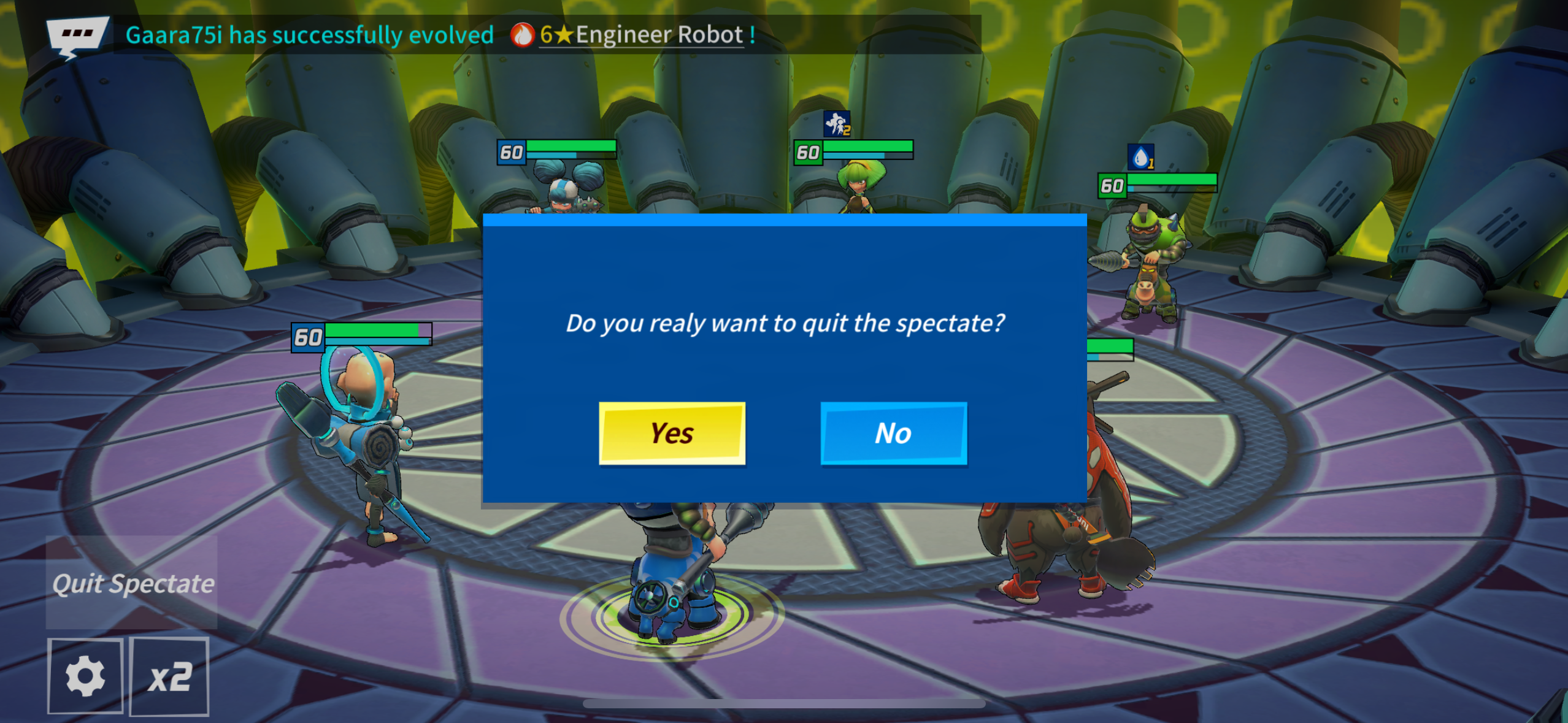Follow the 6-star Engineer Robot link
The image size is (1568, 723).
point(640,35)
